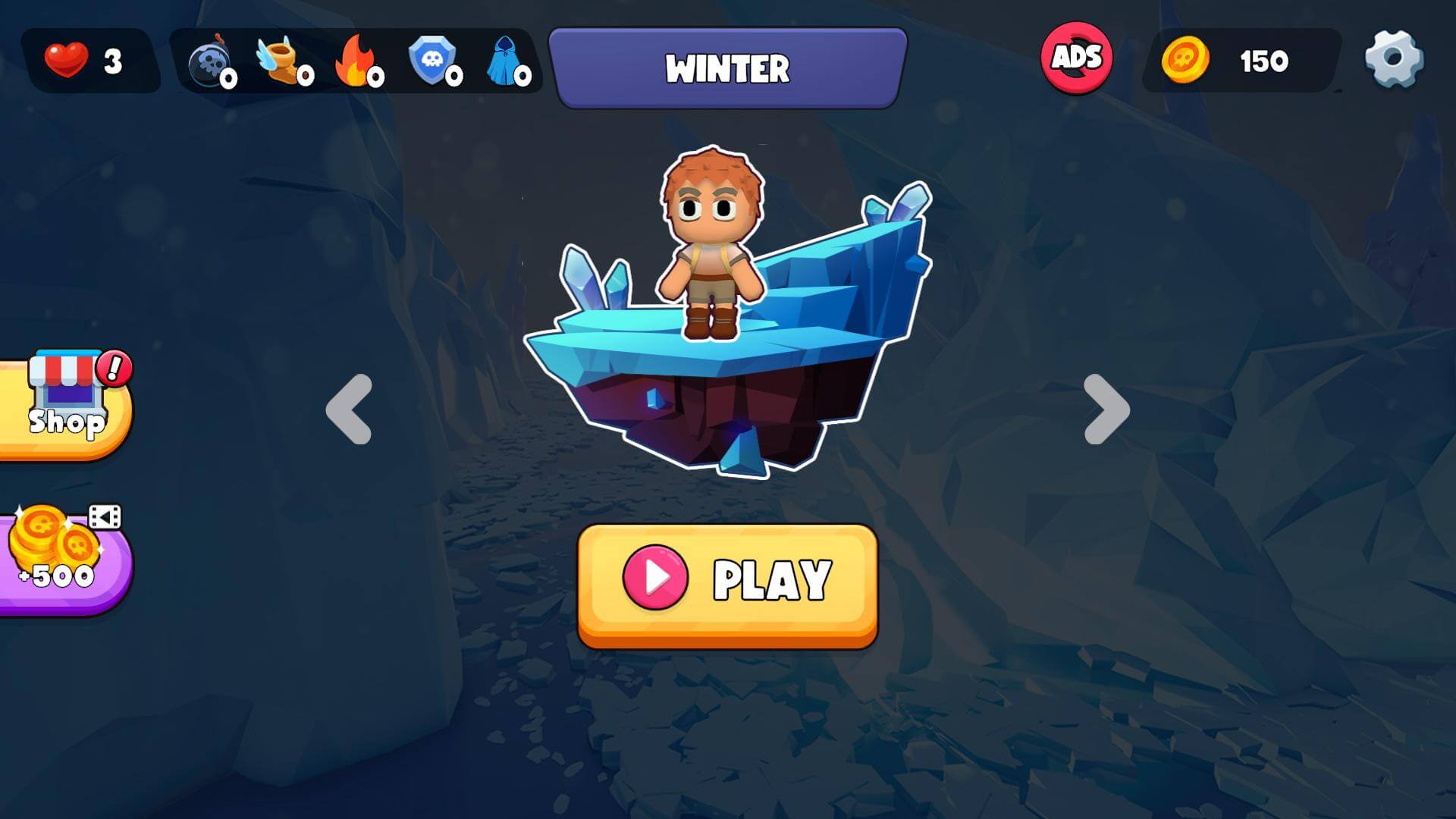
Task: Open the Shop
Action: (67, 406)
